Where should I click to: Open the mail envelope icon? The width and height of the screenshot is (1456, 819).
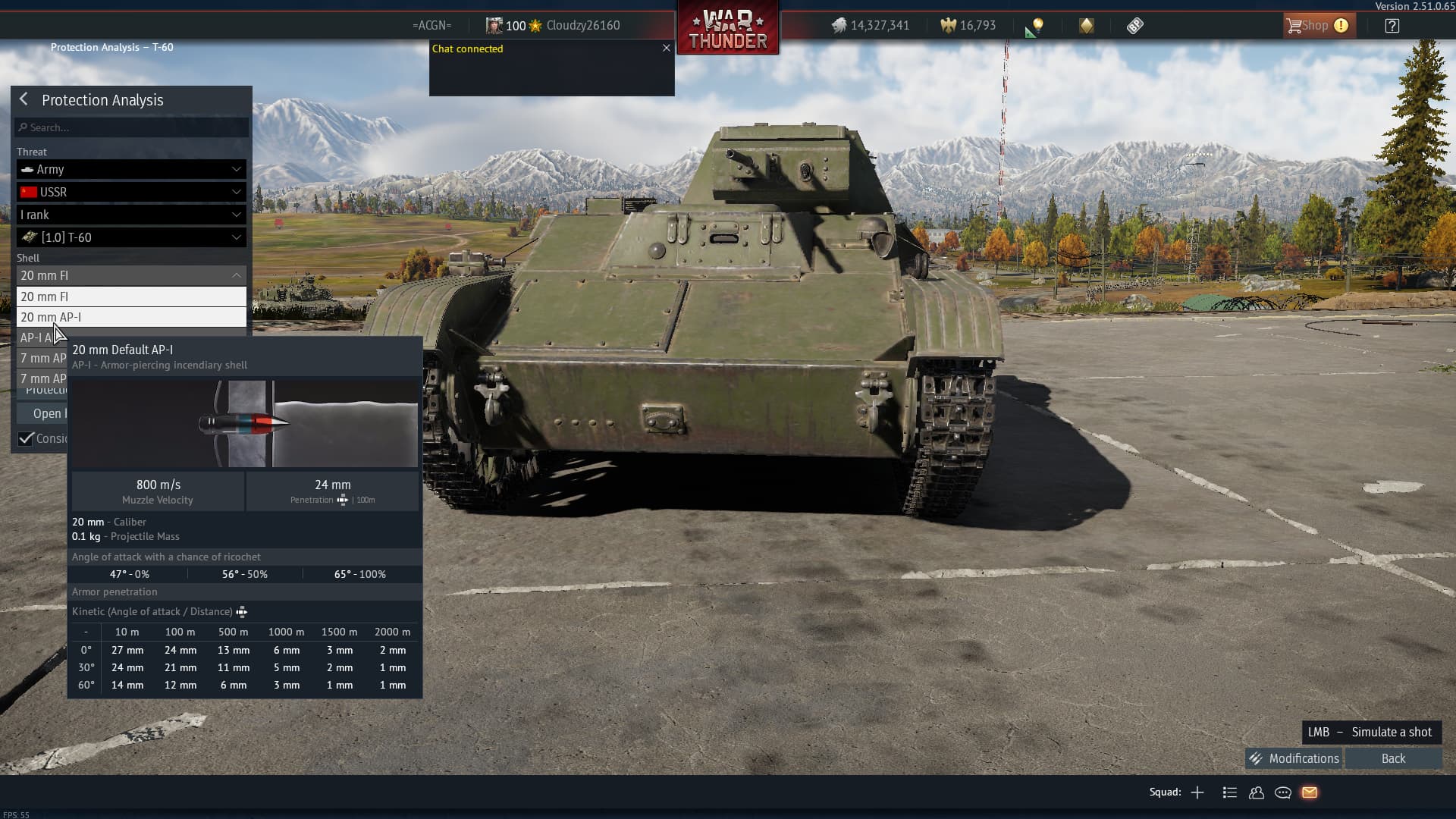coord(1310,792)
